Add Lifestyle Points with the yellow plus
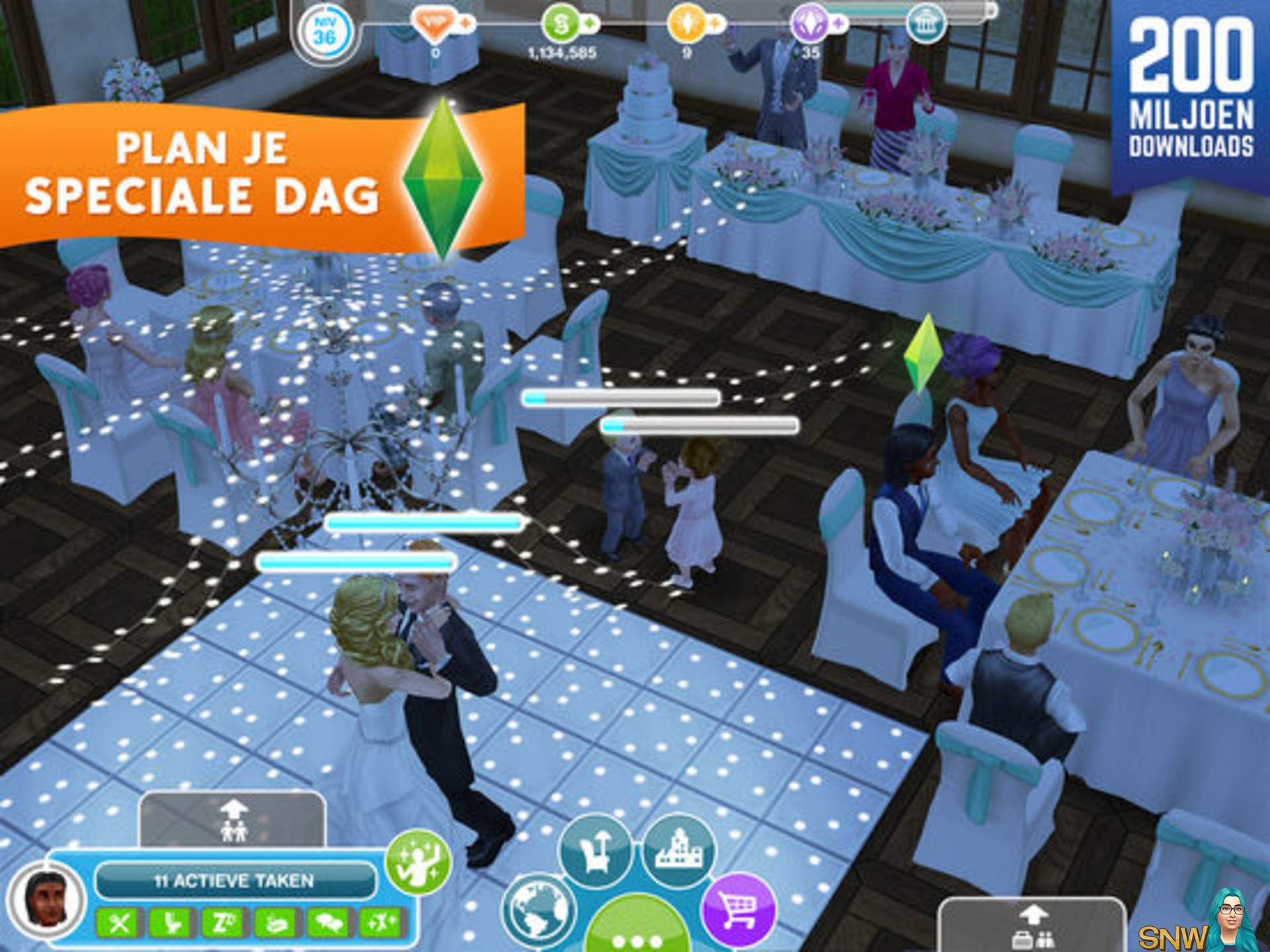Viewport: 1270px width, 952px height. point(714,24)
